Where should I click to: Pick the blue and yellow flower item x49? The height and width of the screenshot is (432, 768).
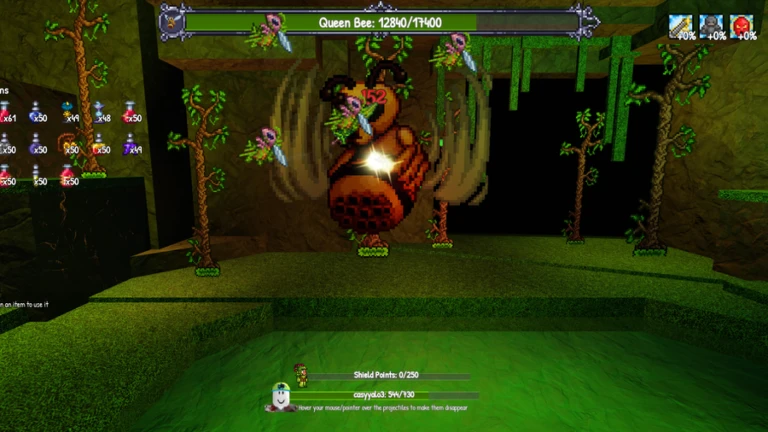pos(68,112)
